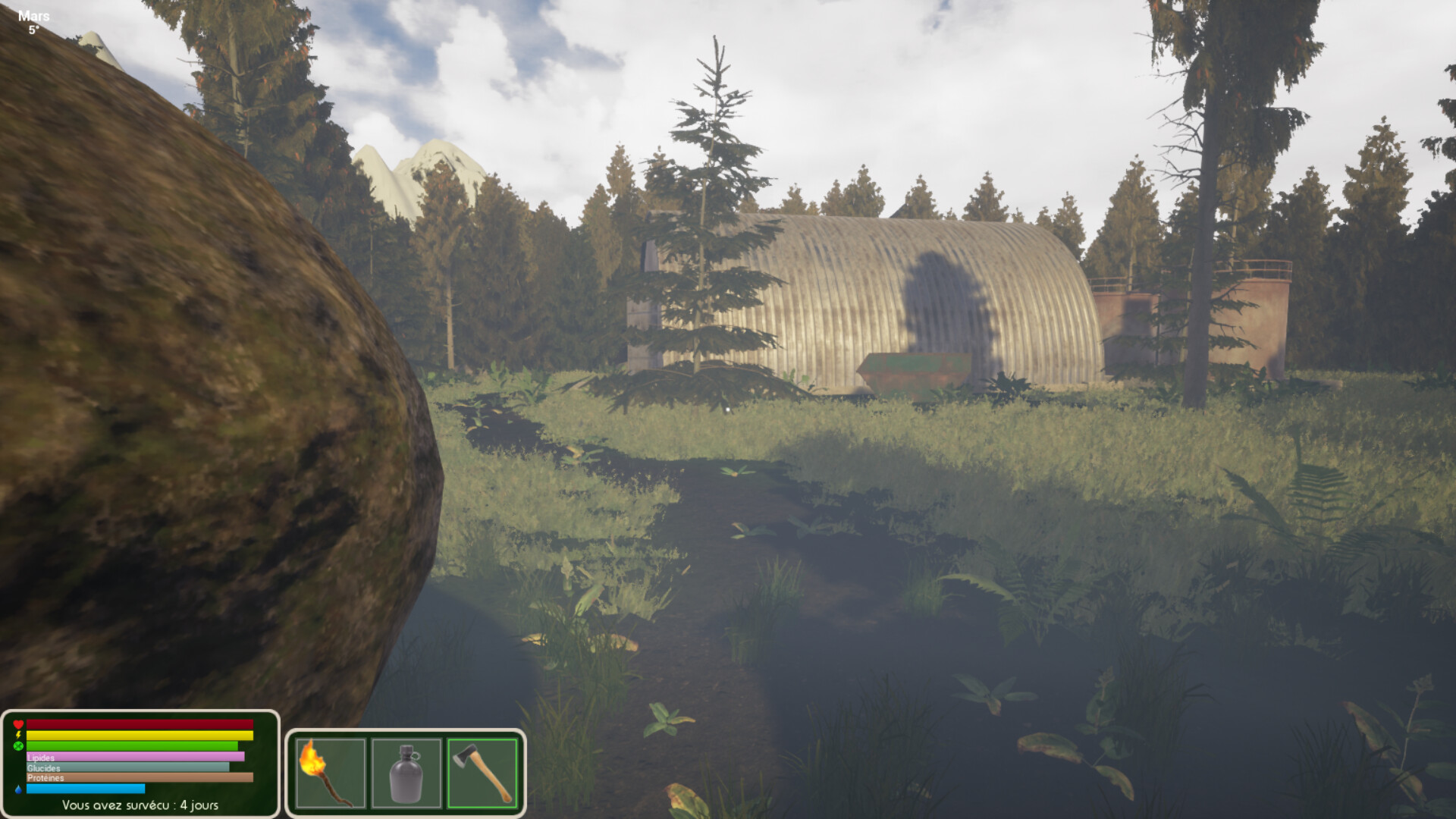This screenshot has height=819, width=1456.
Task: Click the pink Lipides bar
Action: (136, 758)
